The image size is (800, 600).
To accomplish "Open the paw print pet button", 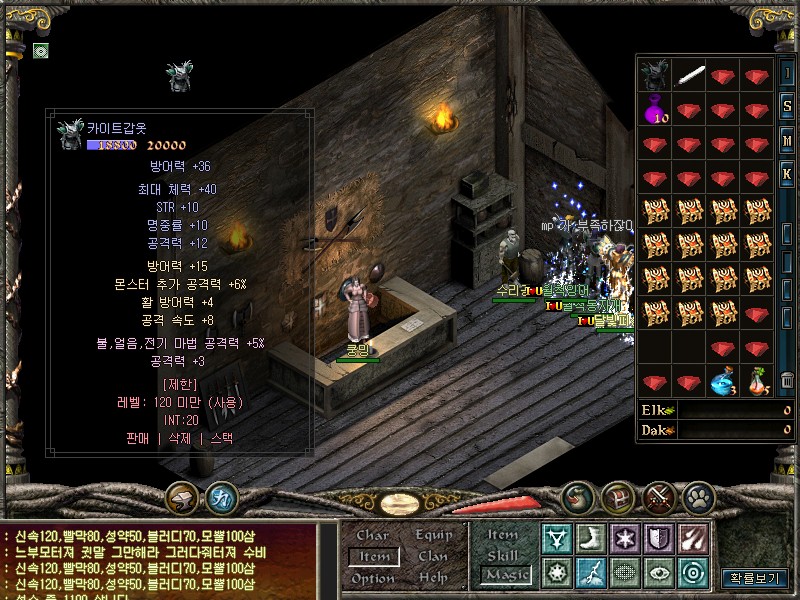I will (697, 496).
